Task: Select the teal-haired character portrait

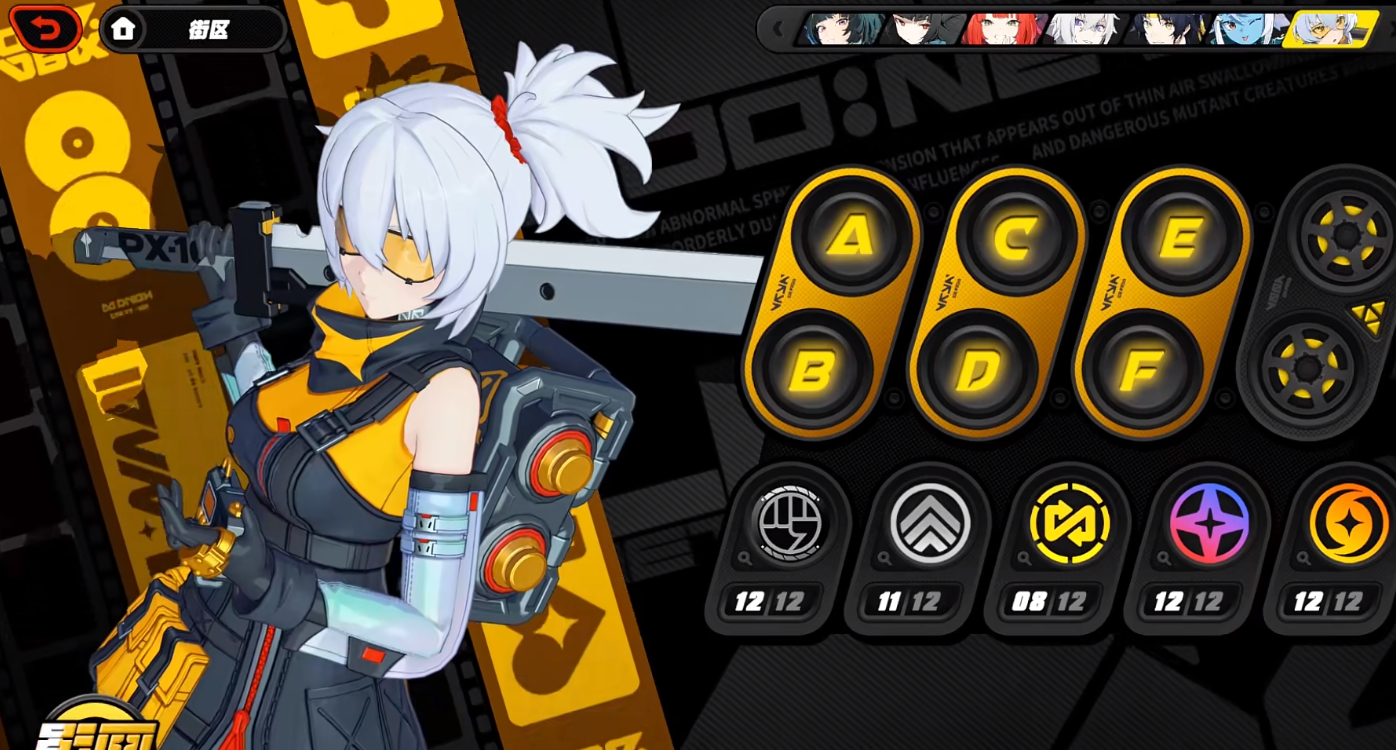Action: click(841, 29)
